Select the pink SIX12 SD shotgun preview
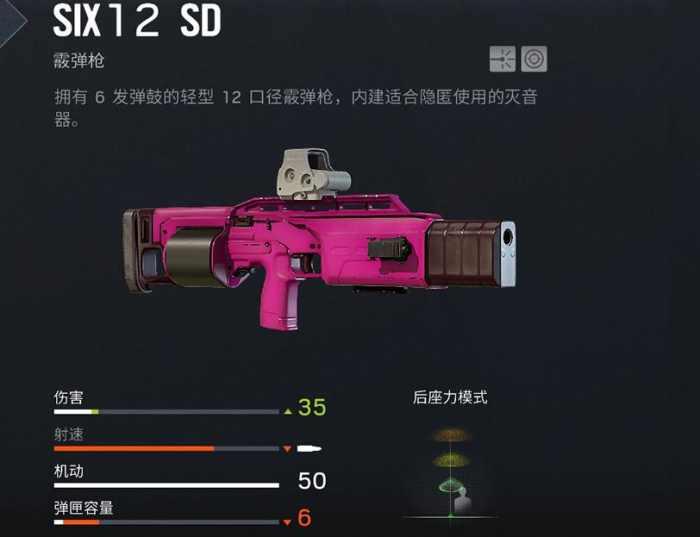 coord(318,242)
